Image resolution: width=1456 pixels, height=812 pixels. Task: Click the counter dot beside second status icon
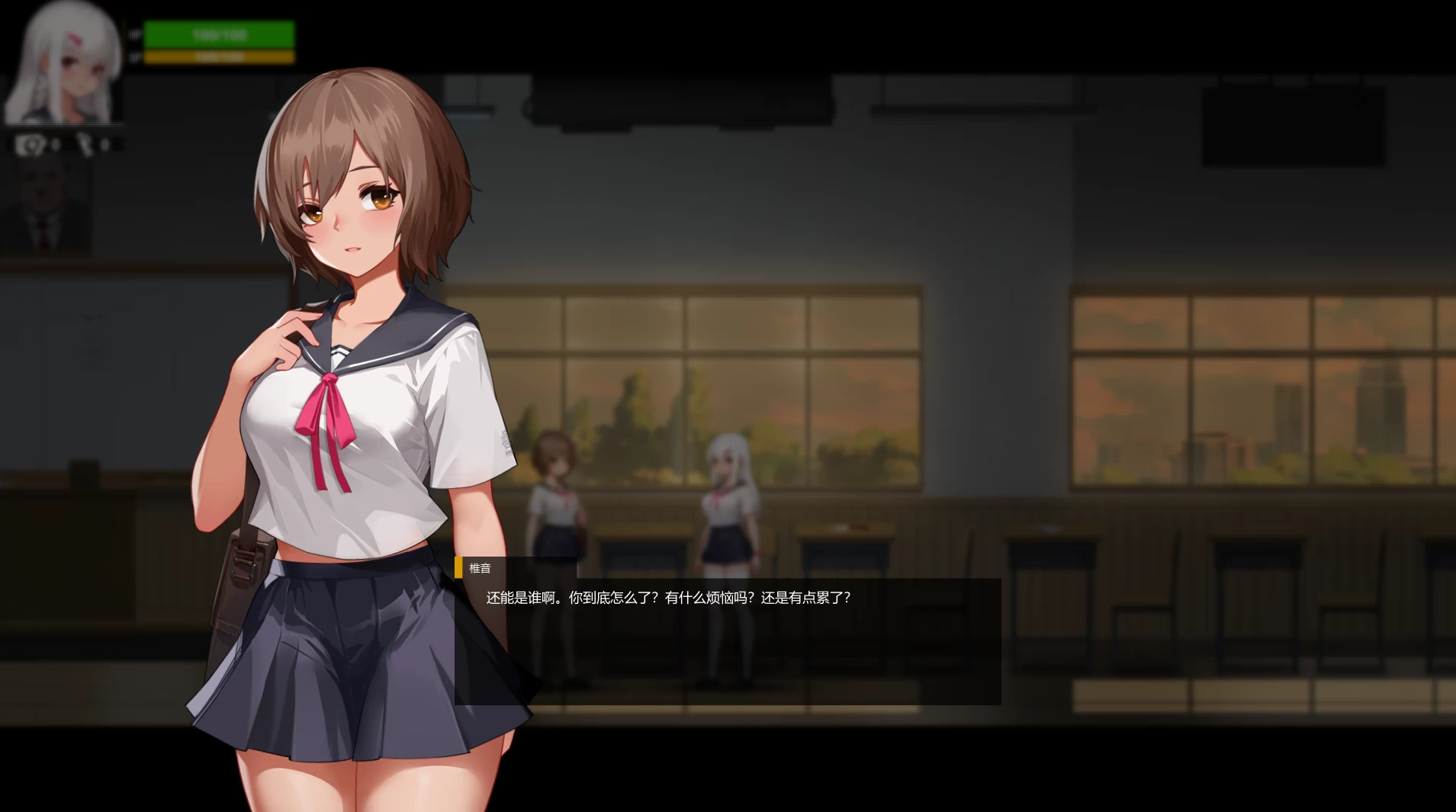click(104, 144)
